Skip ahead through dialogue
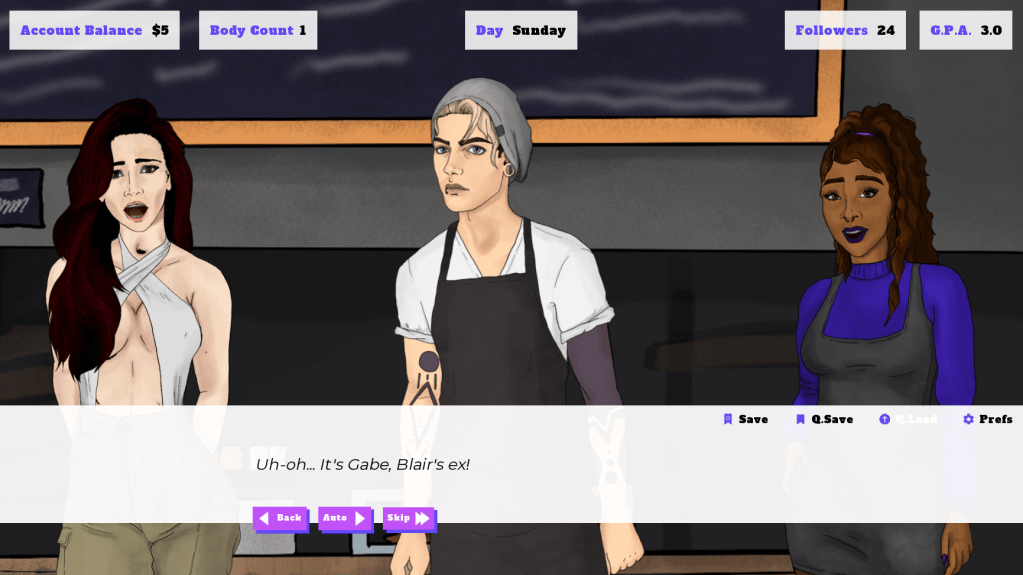The width and height of the screenshot is (1023, 575). tap(409, 518)
